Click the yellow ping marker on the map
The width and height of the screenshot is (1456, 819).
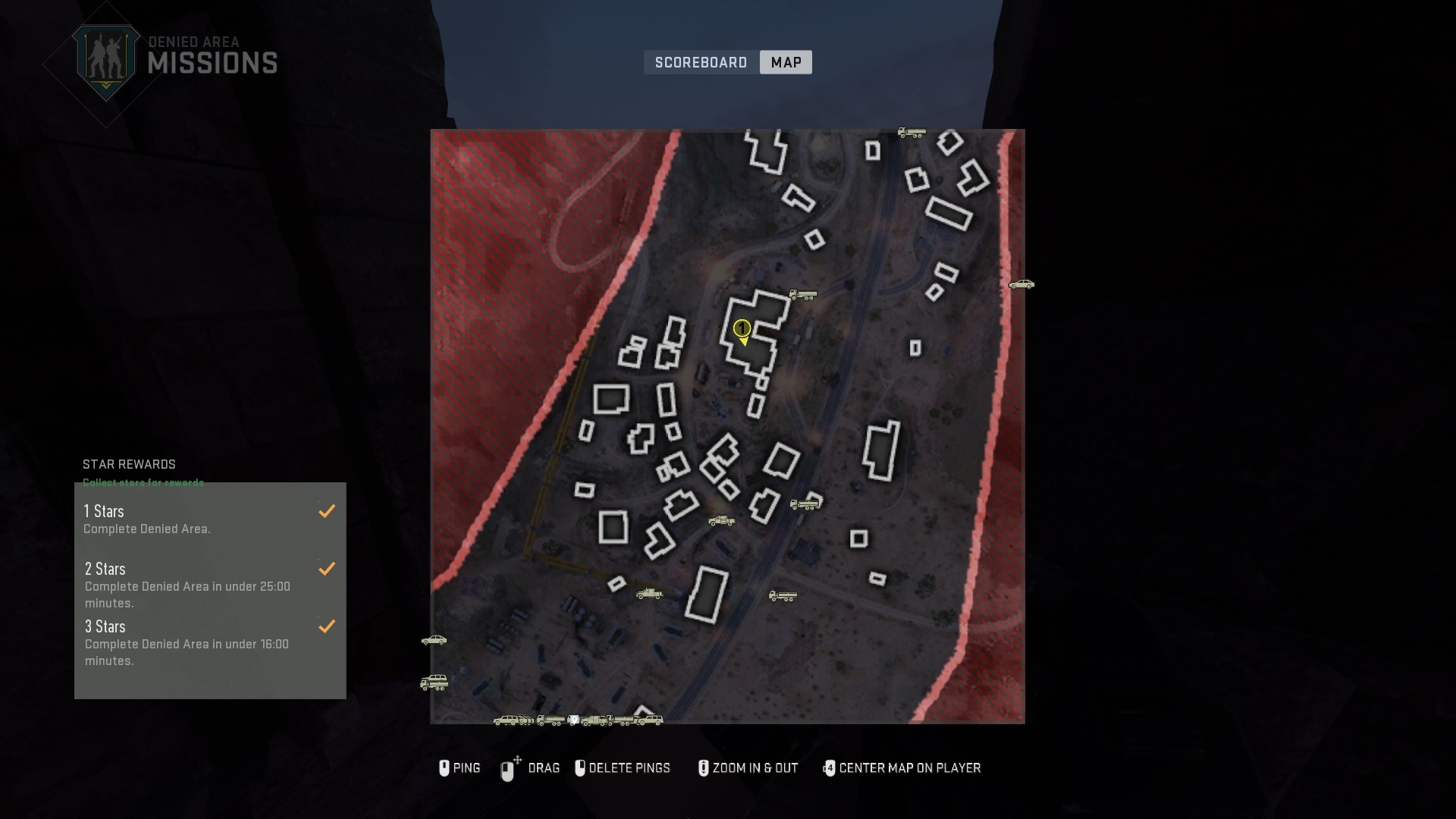[x=743, y=331]
